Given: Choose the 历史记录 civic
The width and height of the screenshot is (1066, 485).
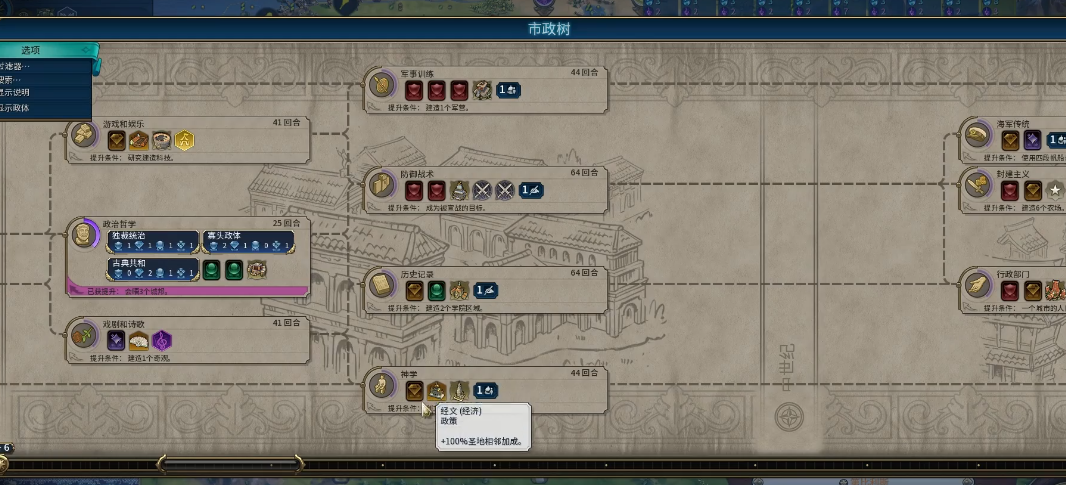Looking at the screenshot, I should click(x=381, y=286).
